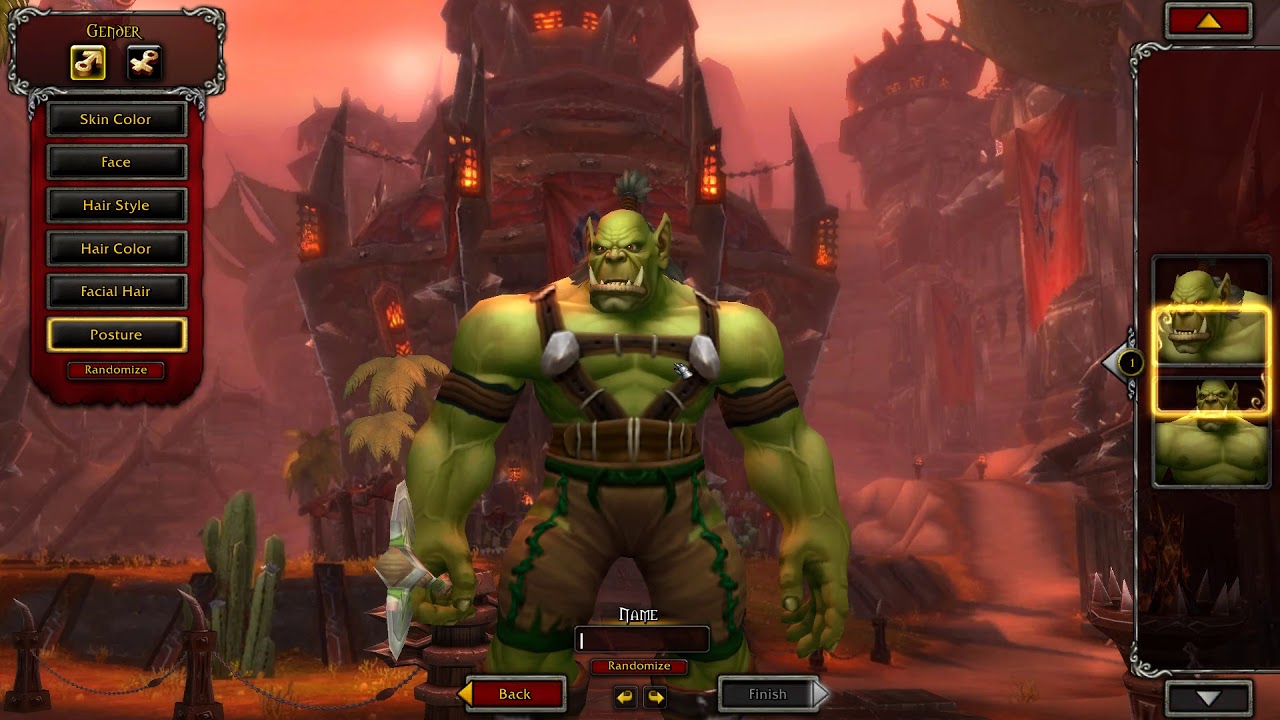Click the up arrow above the options panel
This screenshot has height=720, width=1280.
pyautogui.click(x=1209, y=21)
